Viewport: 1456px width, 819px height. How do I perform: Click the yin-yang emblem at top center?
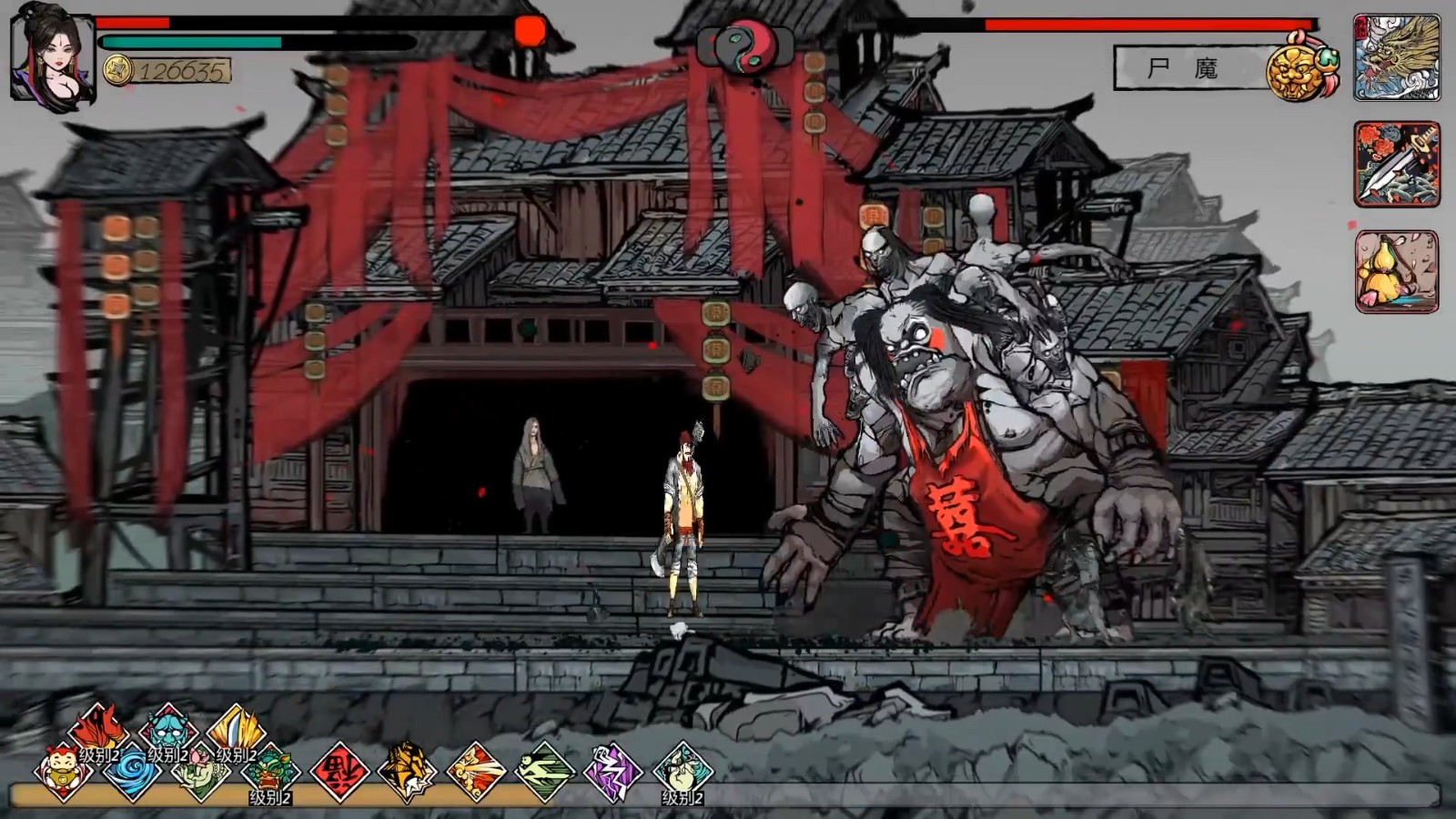(745, 45)
